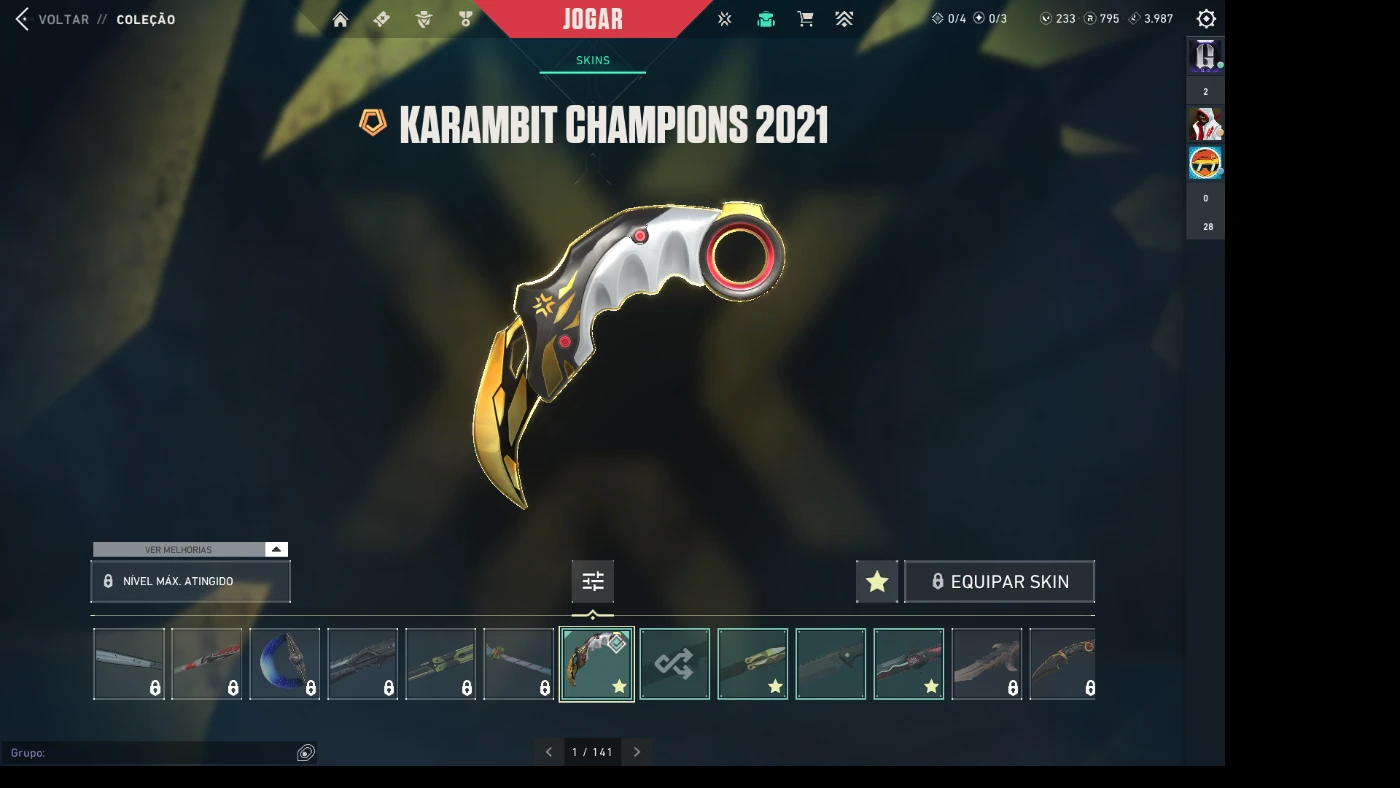Go back with the Voltar arrow
The width and height of the screenshot is (1400, 788).
tap(22, 19)
